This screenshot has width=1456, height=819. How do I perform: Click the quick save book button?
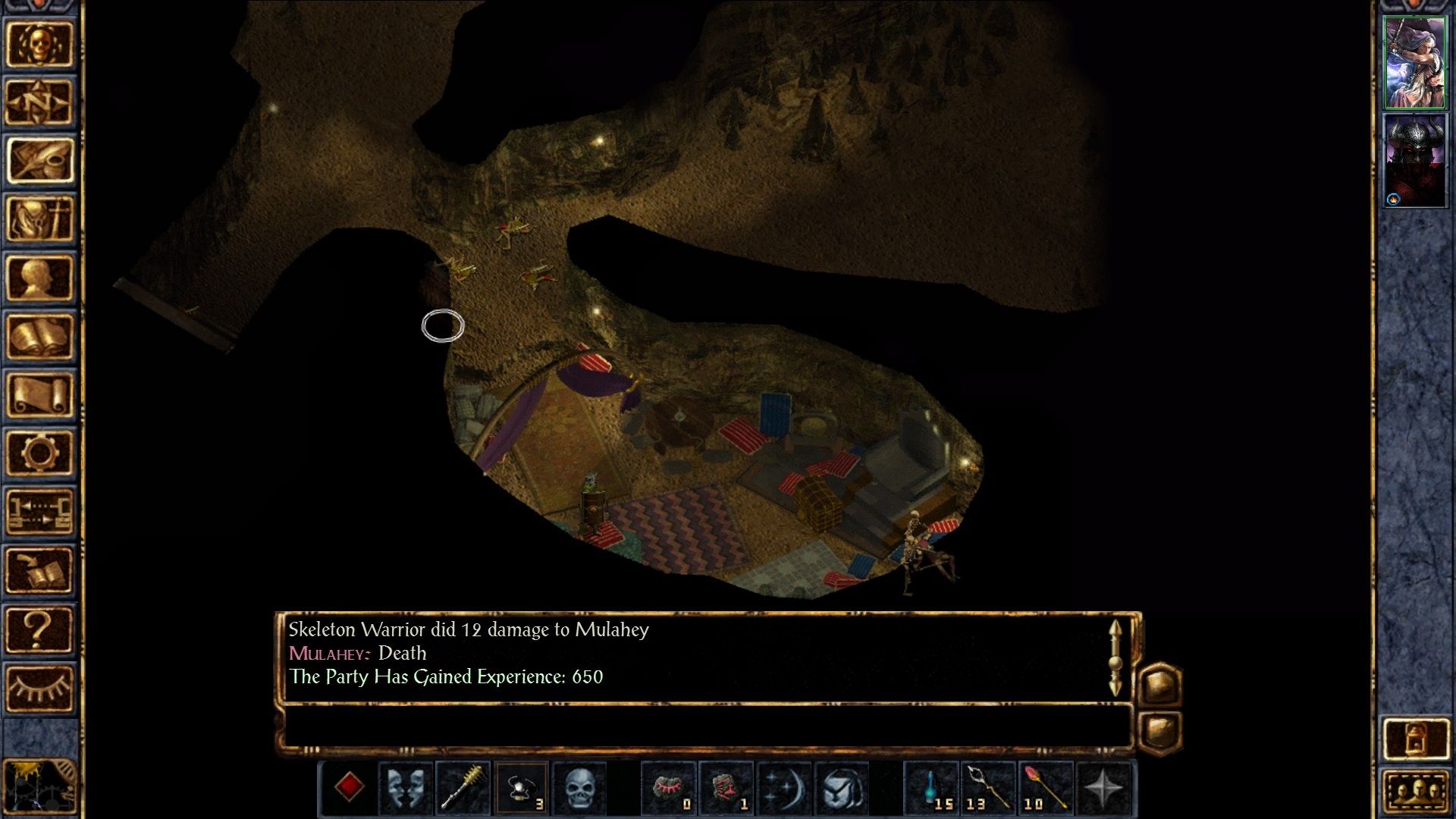(x=39, y=570)
